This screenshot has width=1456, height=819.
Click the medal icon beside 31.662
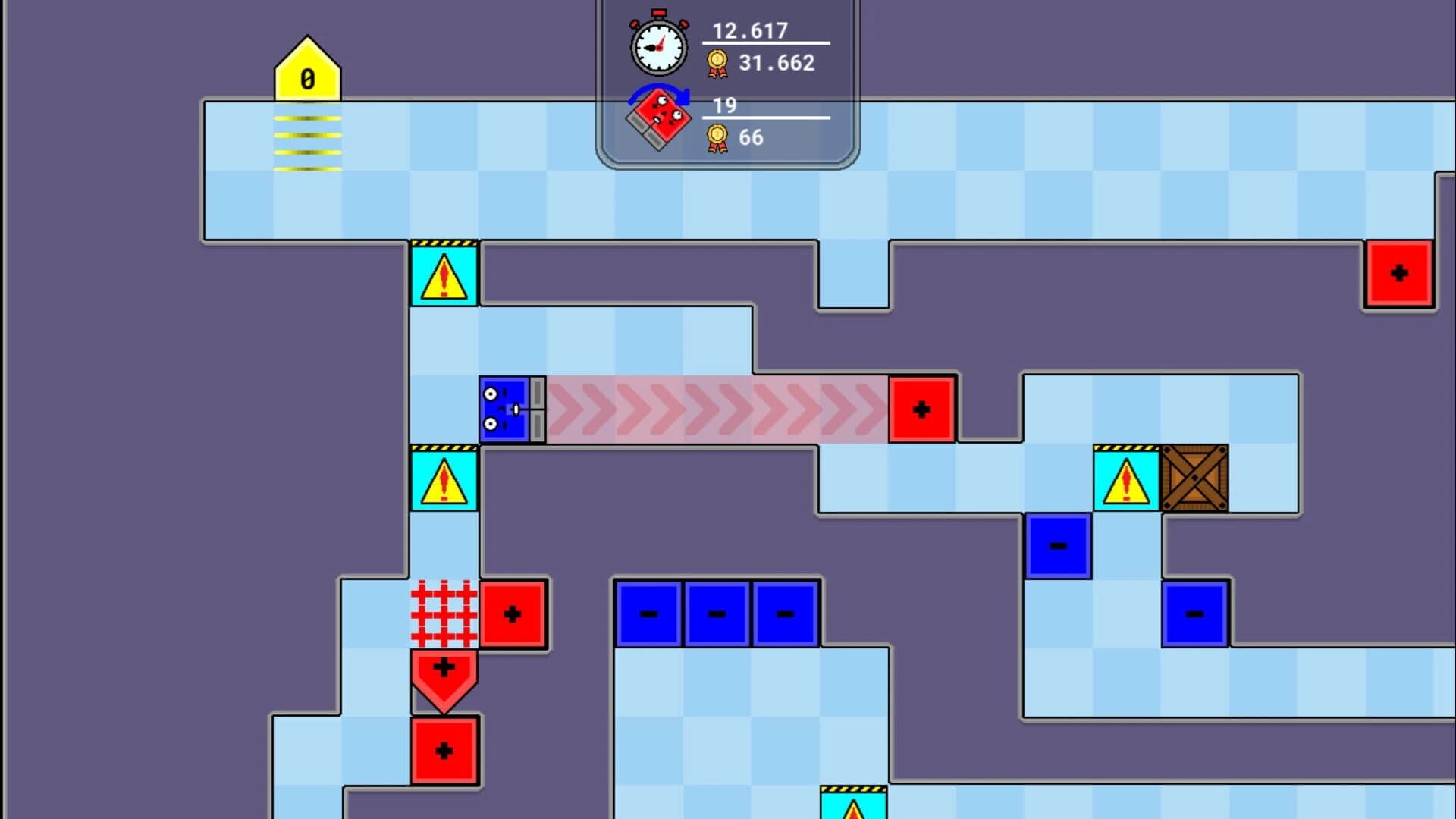(x=718, y=62)
